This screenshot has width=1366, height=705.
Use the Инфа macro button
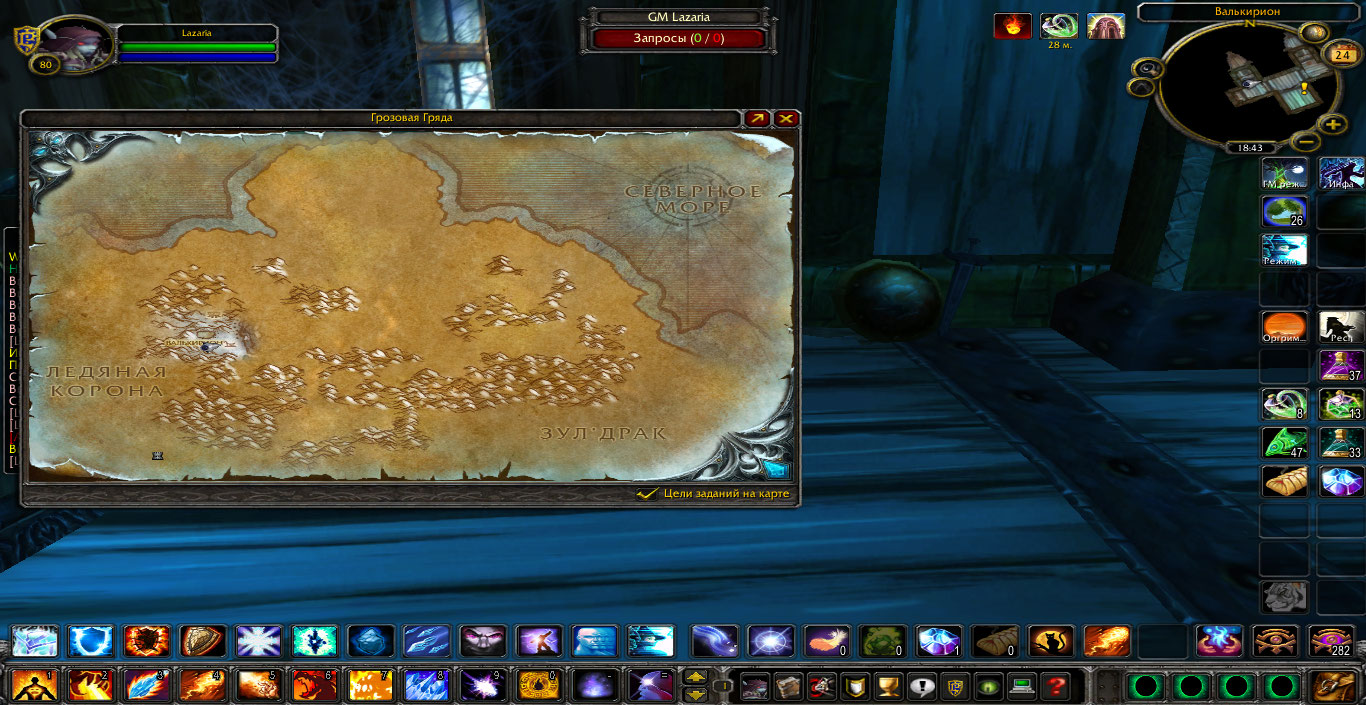pyautogui.click(x=1341, y=173)
